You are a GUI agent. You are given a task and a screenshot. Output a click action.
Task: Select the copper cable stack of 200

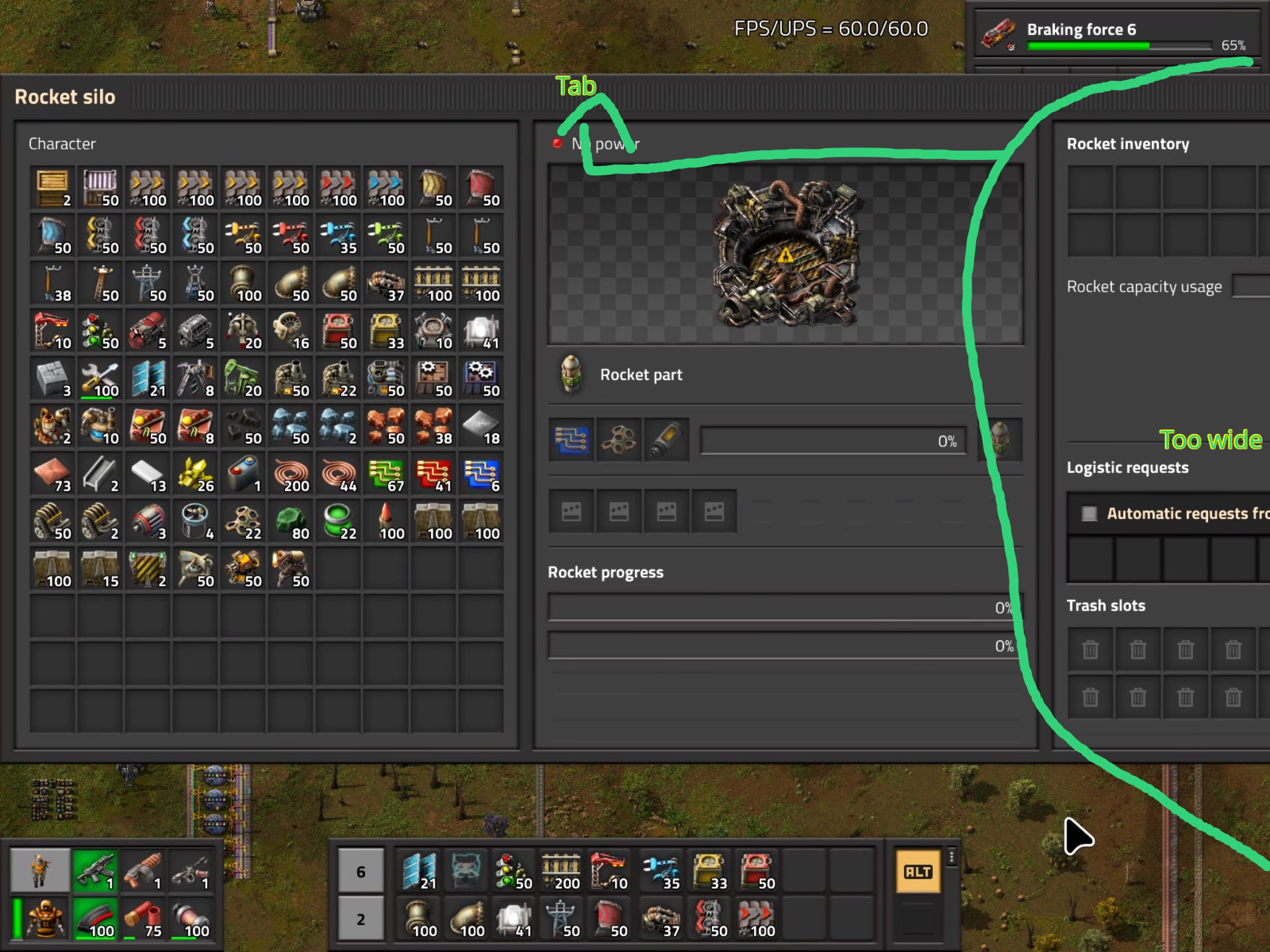click(x=291, y=474)
